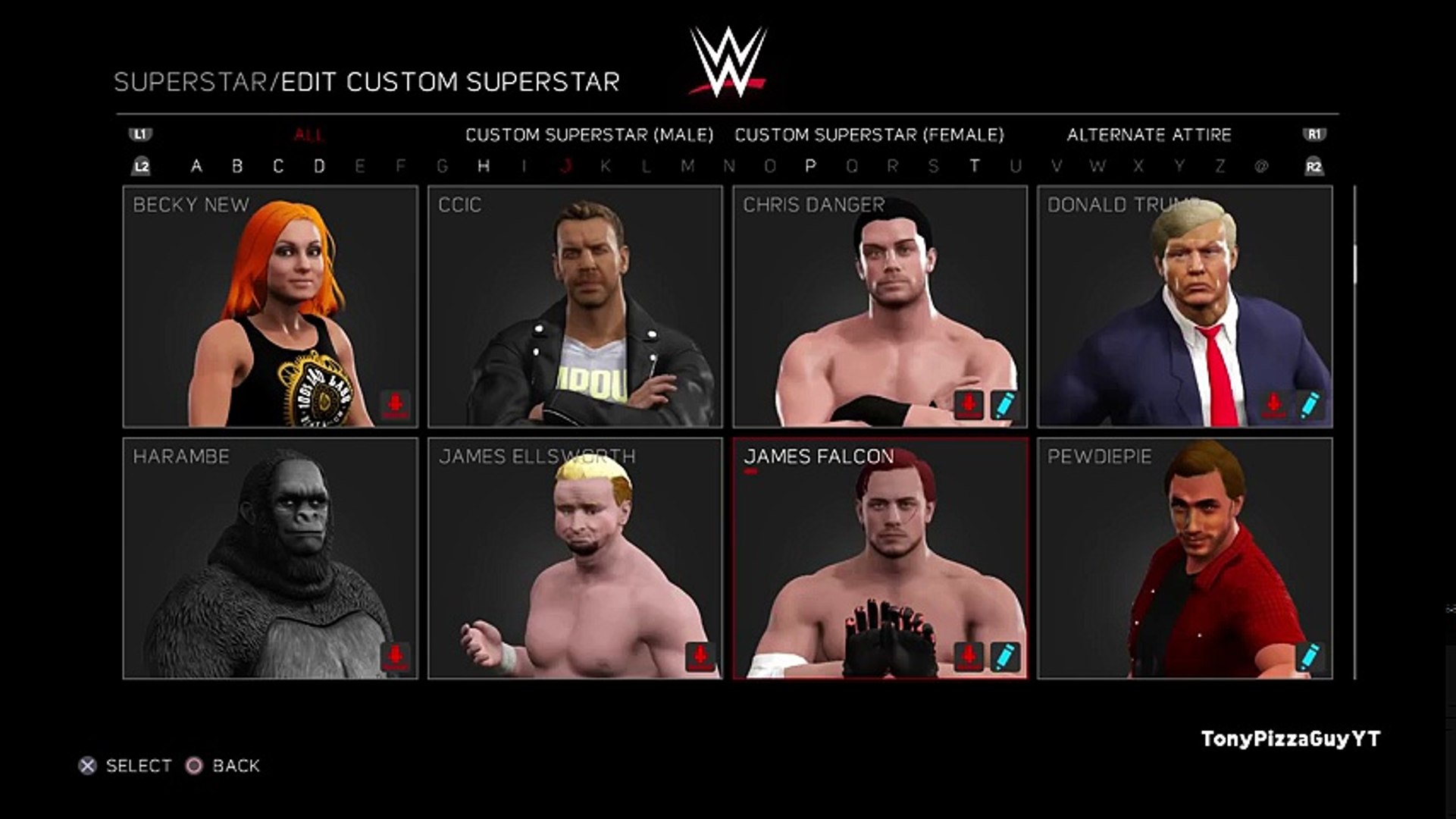Jump to letter D in alphabet filter
The width and height of the screenshot is (1456, 819).
319,166
